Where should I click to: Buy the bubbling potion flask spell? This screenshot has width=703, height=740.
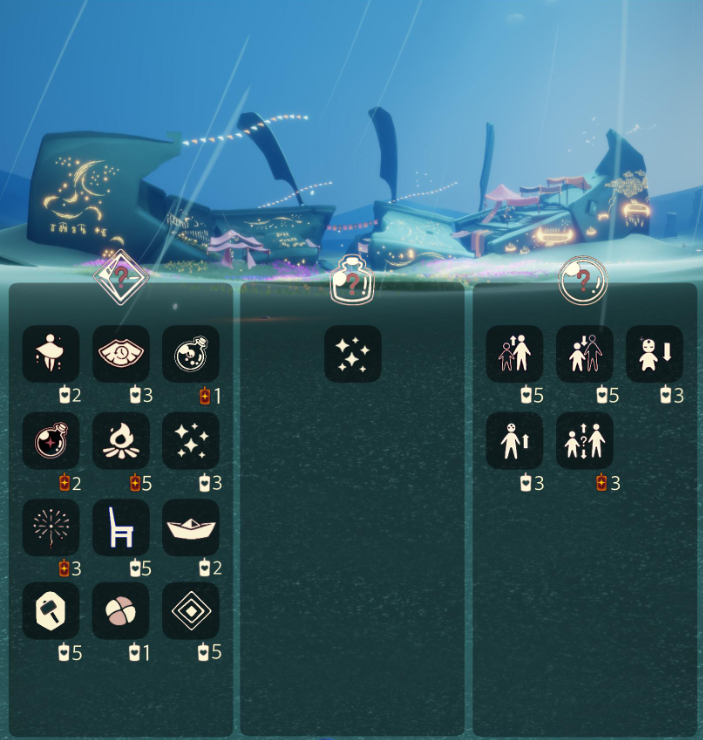(x=190, y=353)
